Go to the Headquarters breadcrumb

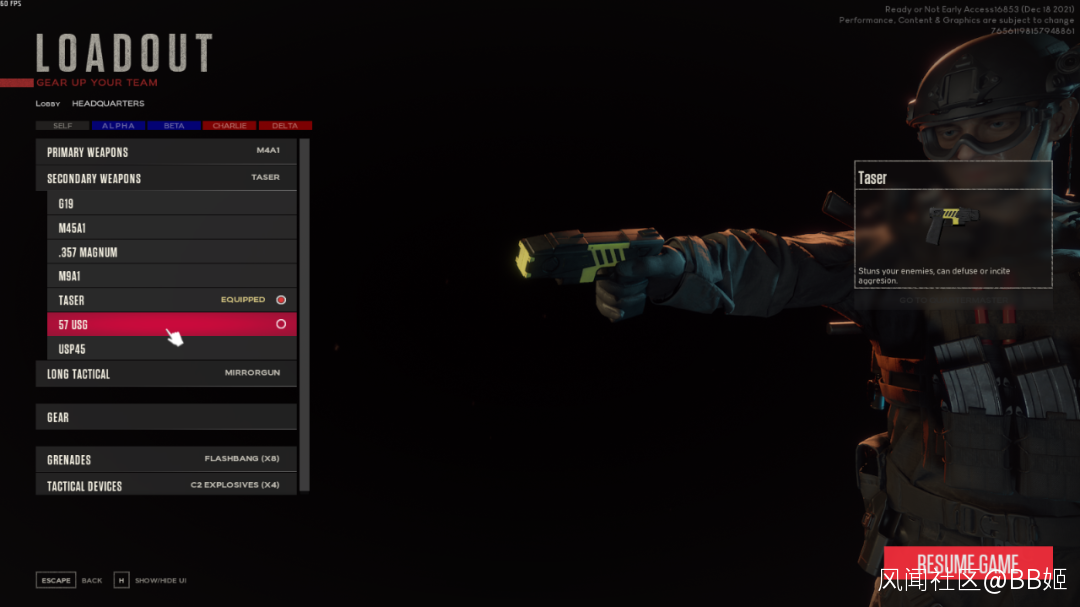[108, 104]
